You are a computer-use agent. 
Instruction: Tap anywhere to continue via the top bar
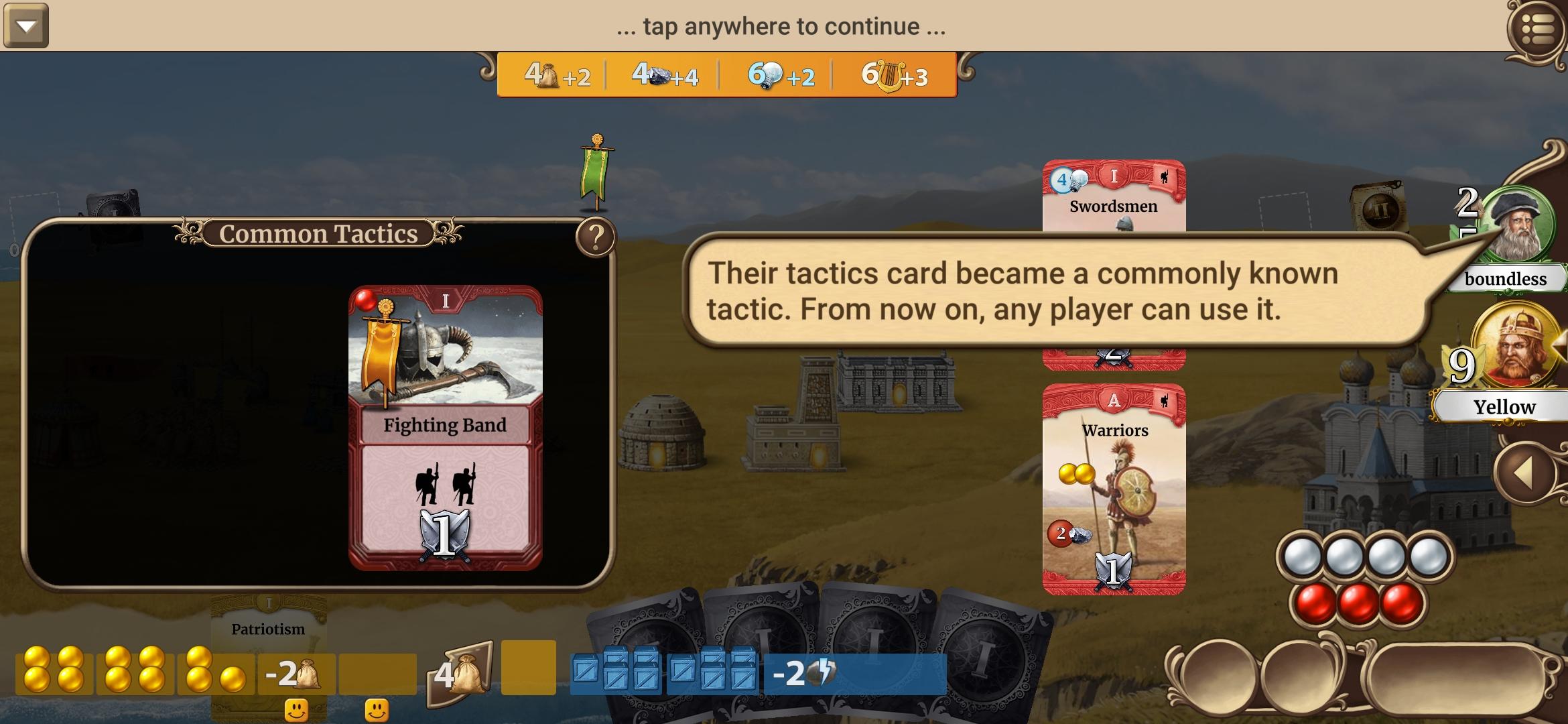point(781,27)
